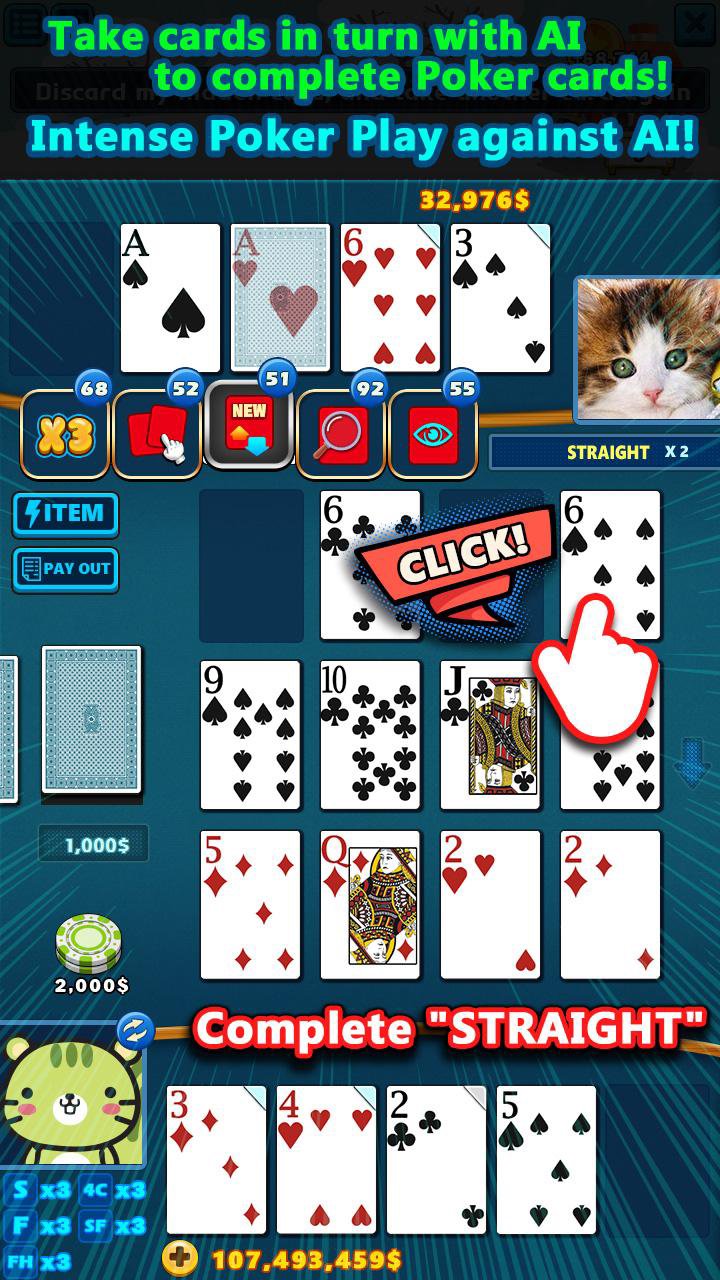Add coins with the gold plus button
This screenshot has width=720, height=1280.
pos(180,1258)
